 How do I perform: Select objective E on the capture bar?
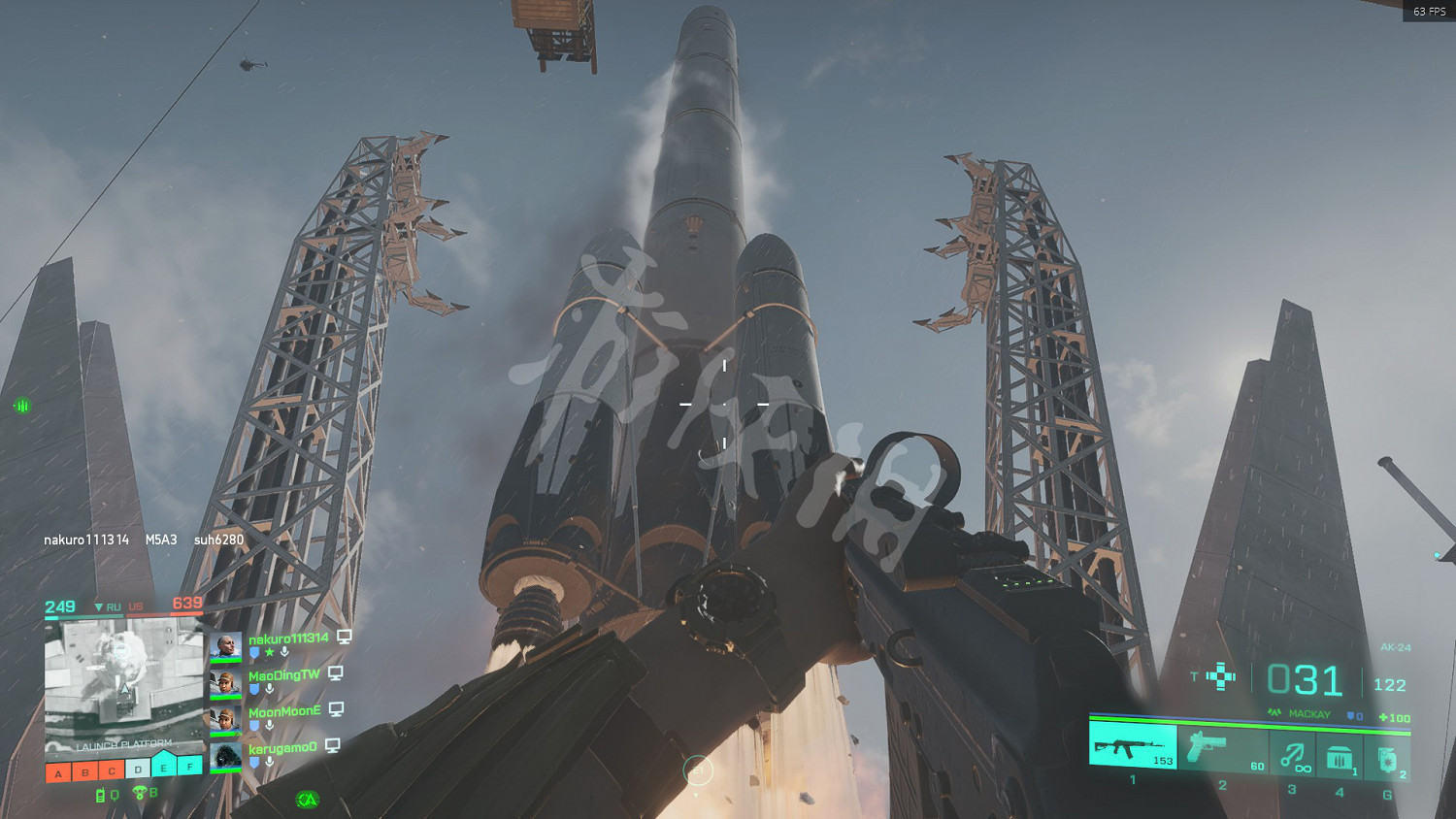164,768
